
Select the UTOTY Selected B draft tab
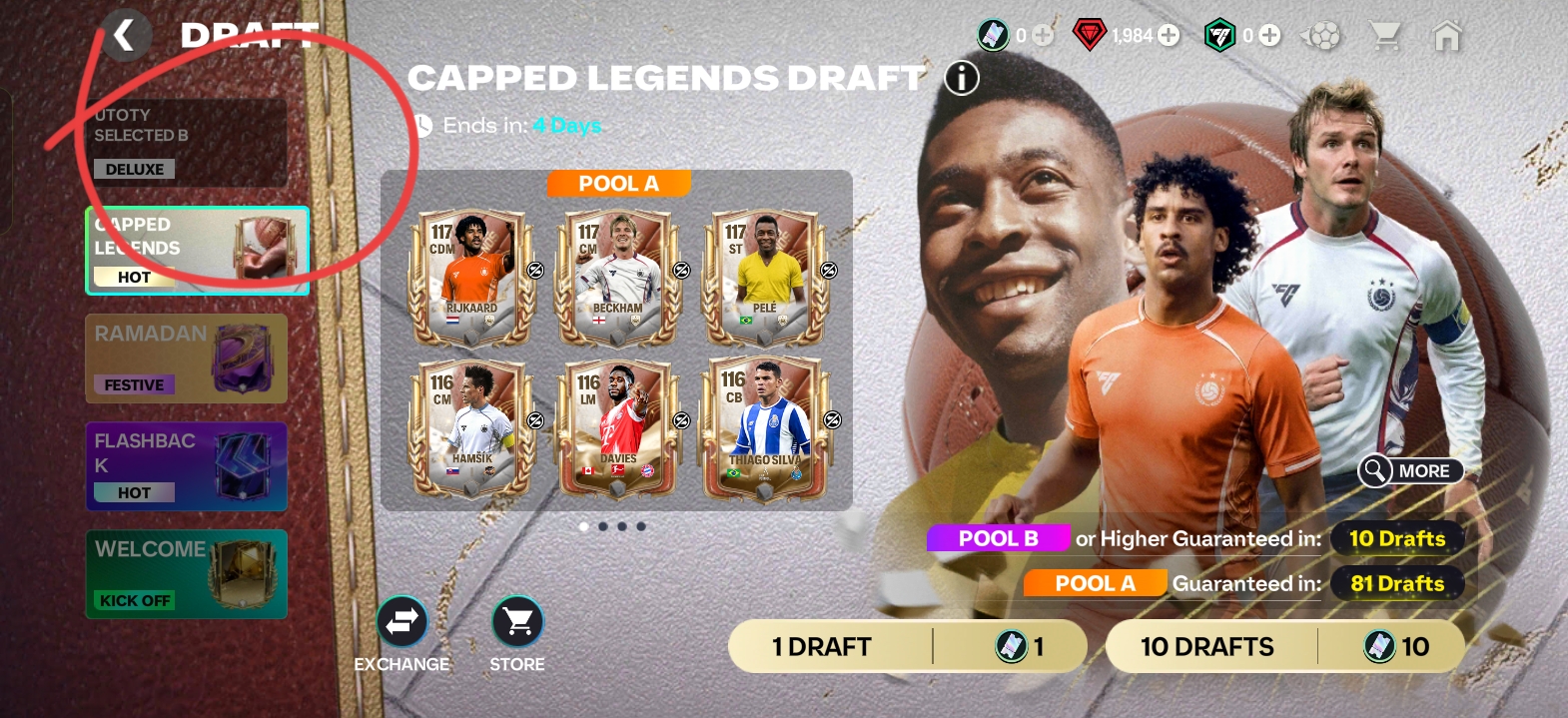pyautogui.click(x=186, y=142)
